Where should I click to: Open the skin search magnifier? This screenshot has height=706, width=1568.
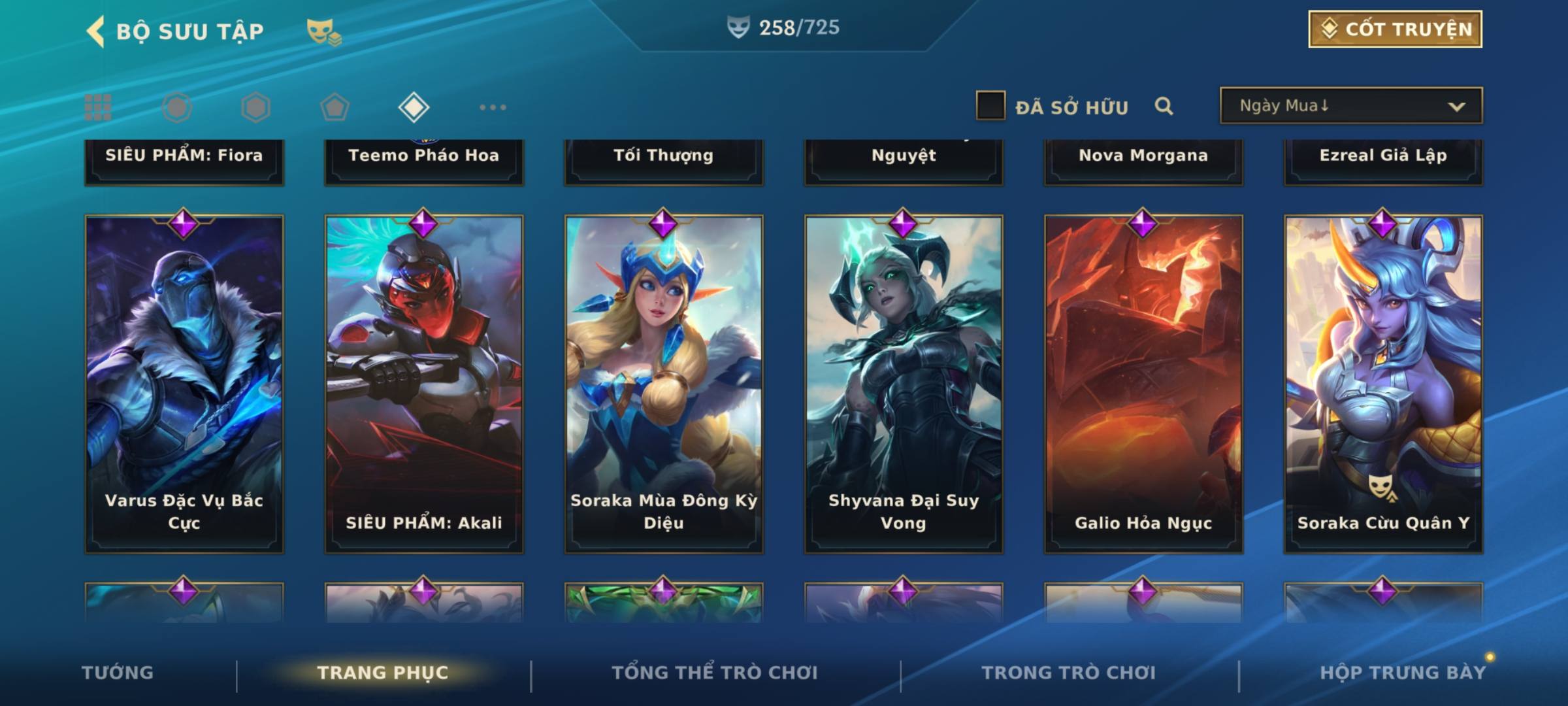(1164, 106)
